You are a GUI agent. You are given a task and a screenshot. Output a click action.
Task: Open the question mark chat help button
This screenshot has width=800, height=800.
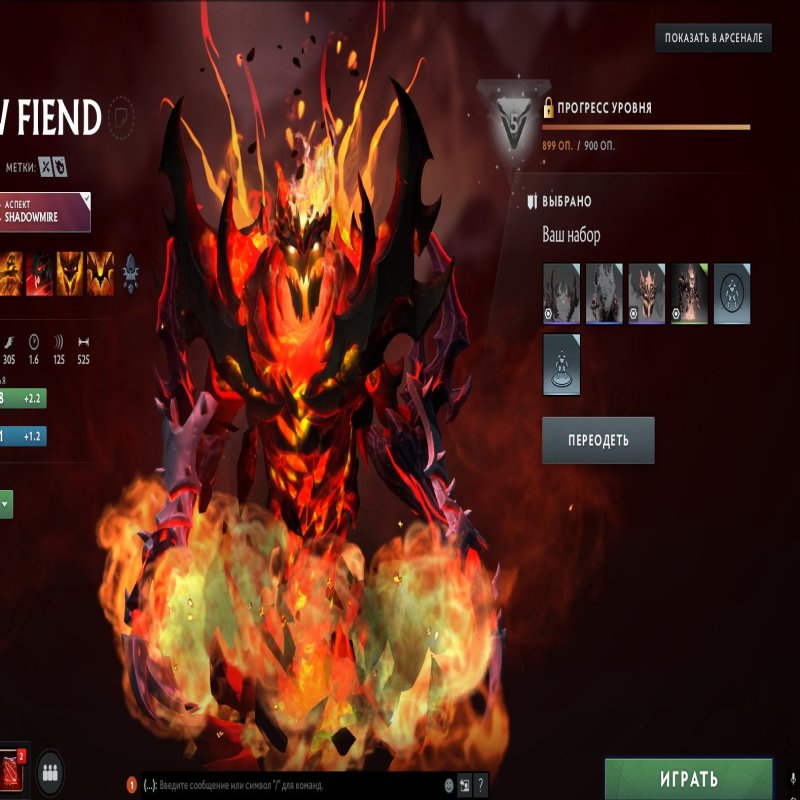481,785
